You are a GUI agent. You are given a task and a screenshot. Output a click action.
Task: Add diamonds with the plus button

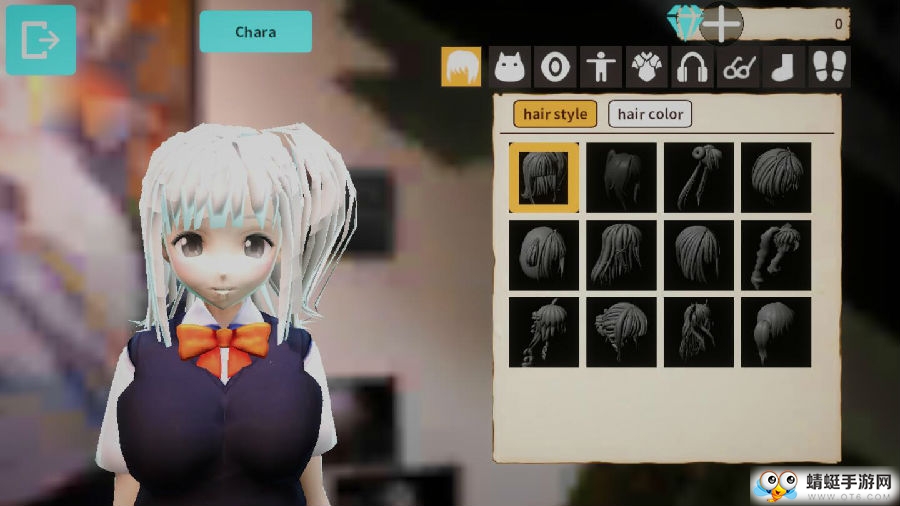(721, 22)
